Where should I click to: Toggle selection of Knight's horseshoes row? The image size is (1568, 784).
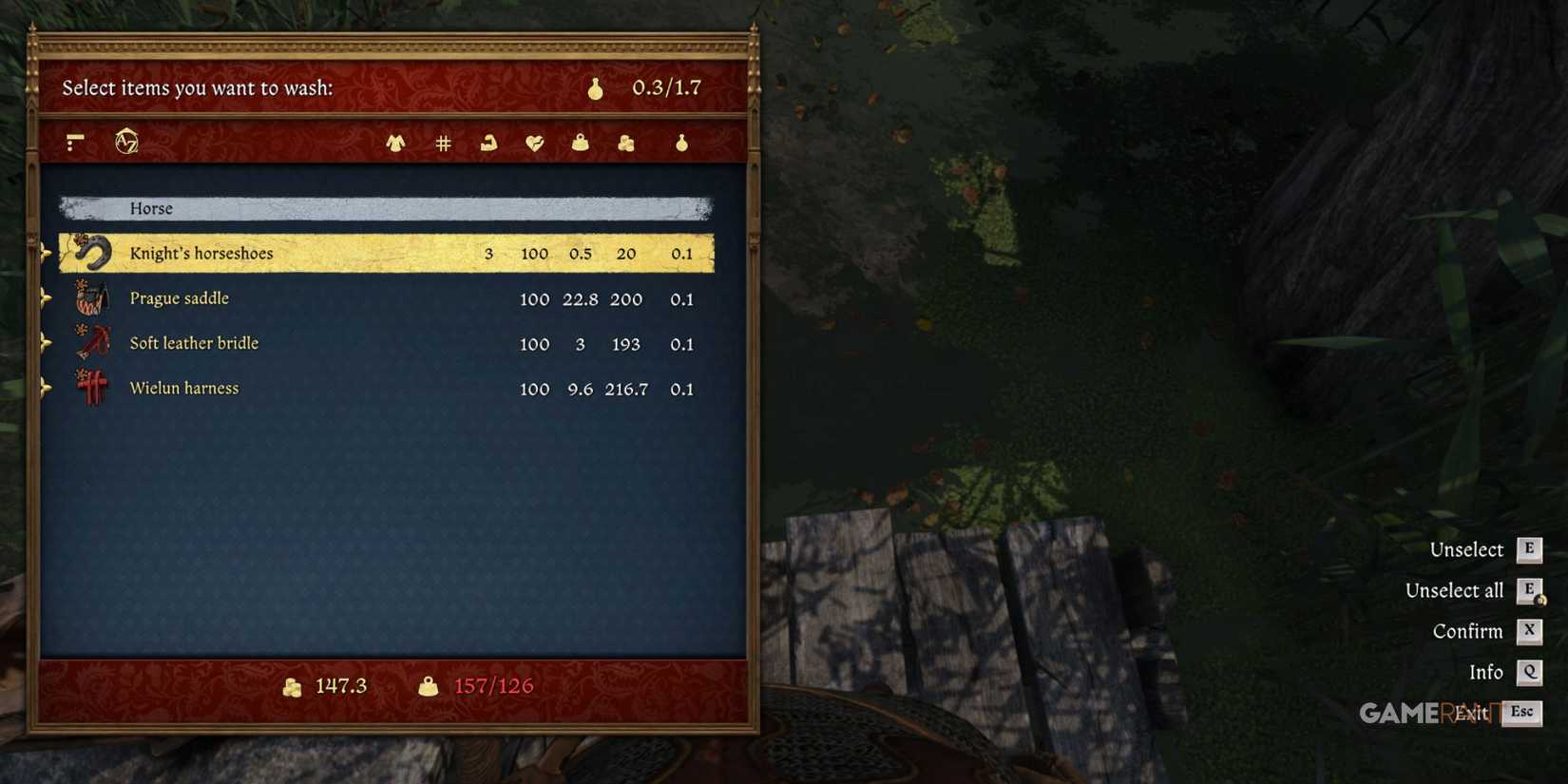(380, 252)
